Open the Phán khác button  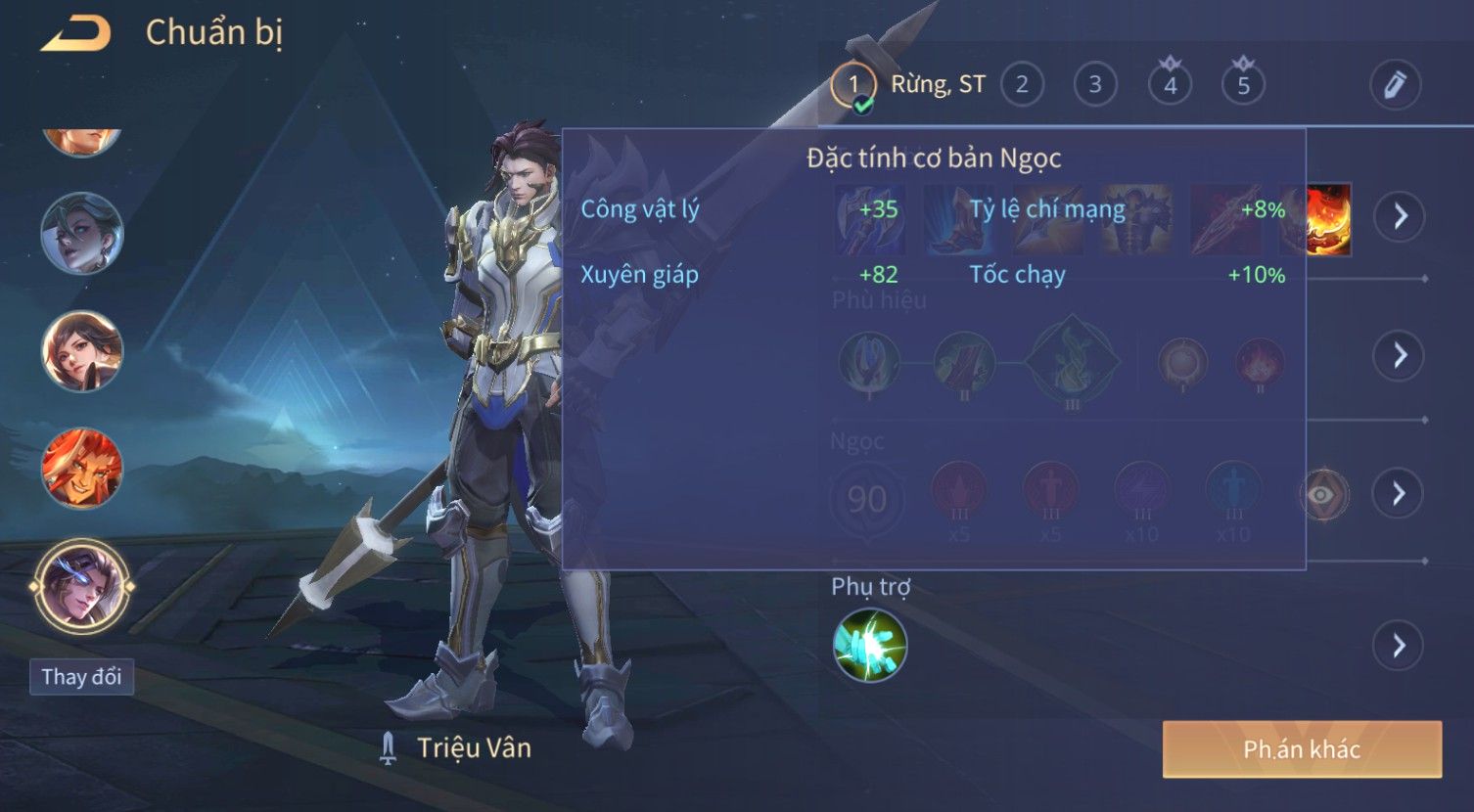pos(1302,749)
